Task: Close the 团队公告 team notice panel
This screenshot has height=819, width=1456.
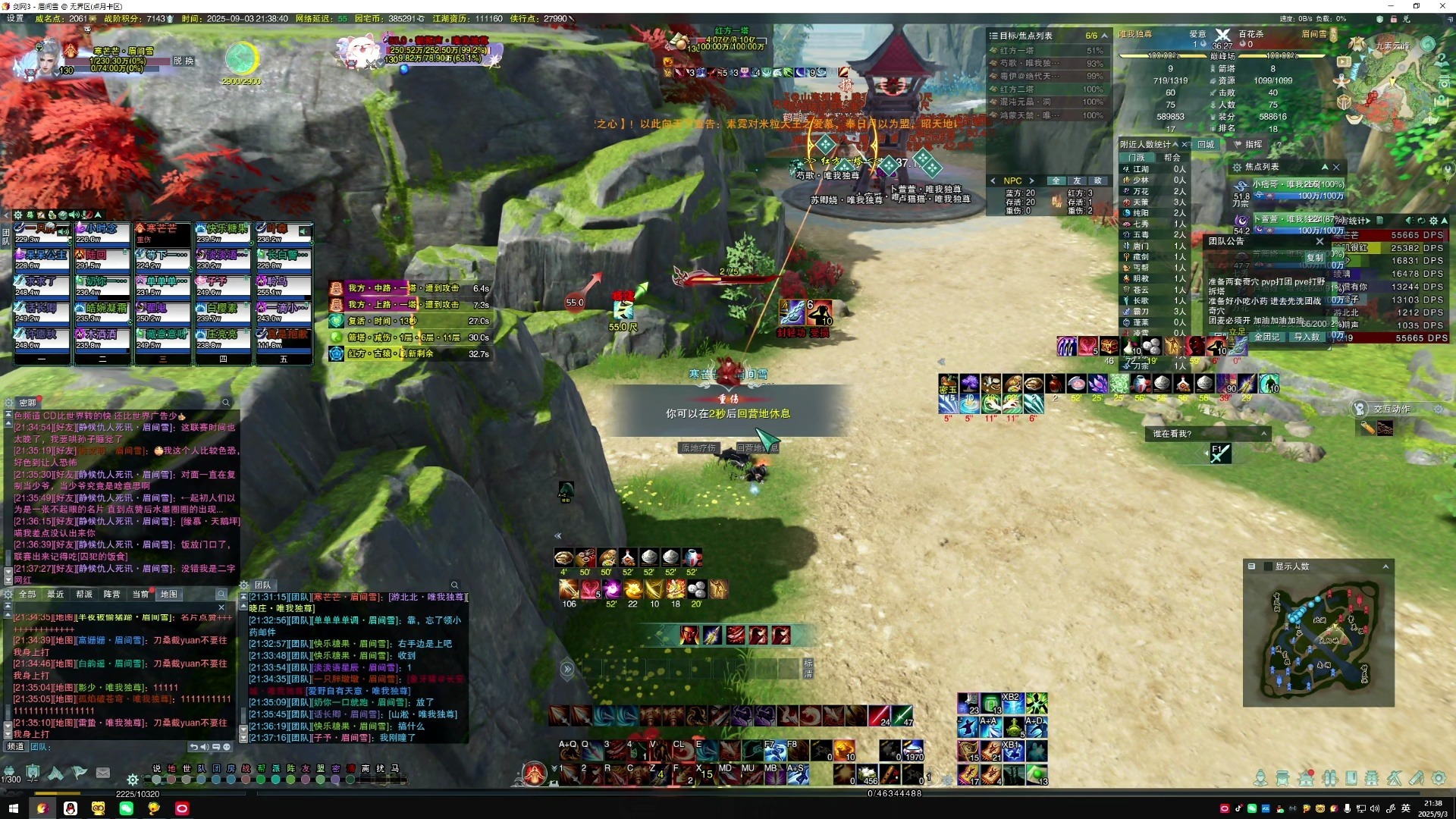Action: (x=1319, y=241)
